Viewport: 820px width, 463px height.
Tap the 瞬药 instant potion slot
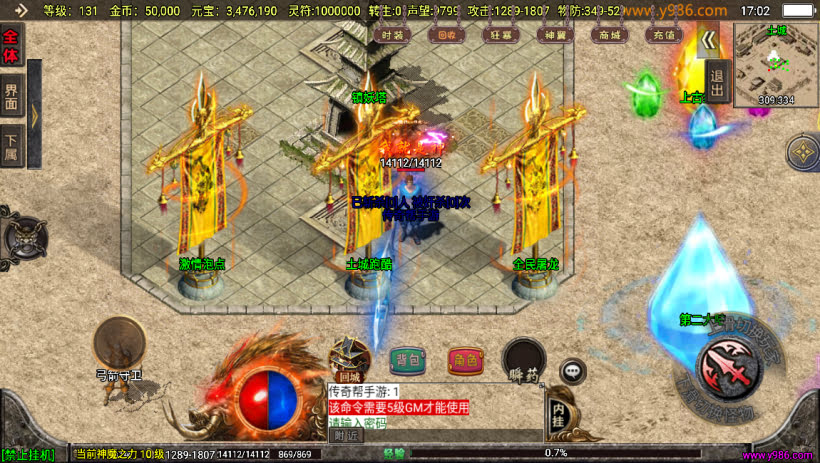523,360
